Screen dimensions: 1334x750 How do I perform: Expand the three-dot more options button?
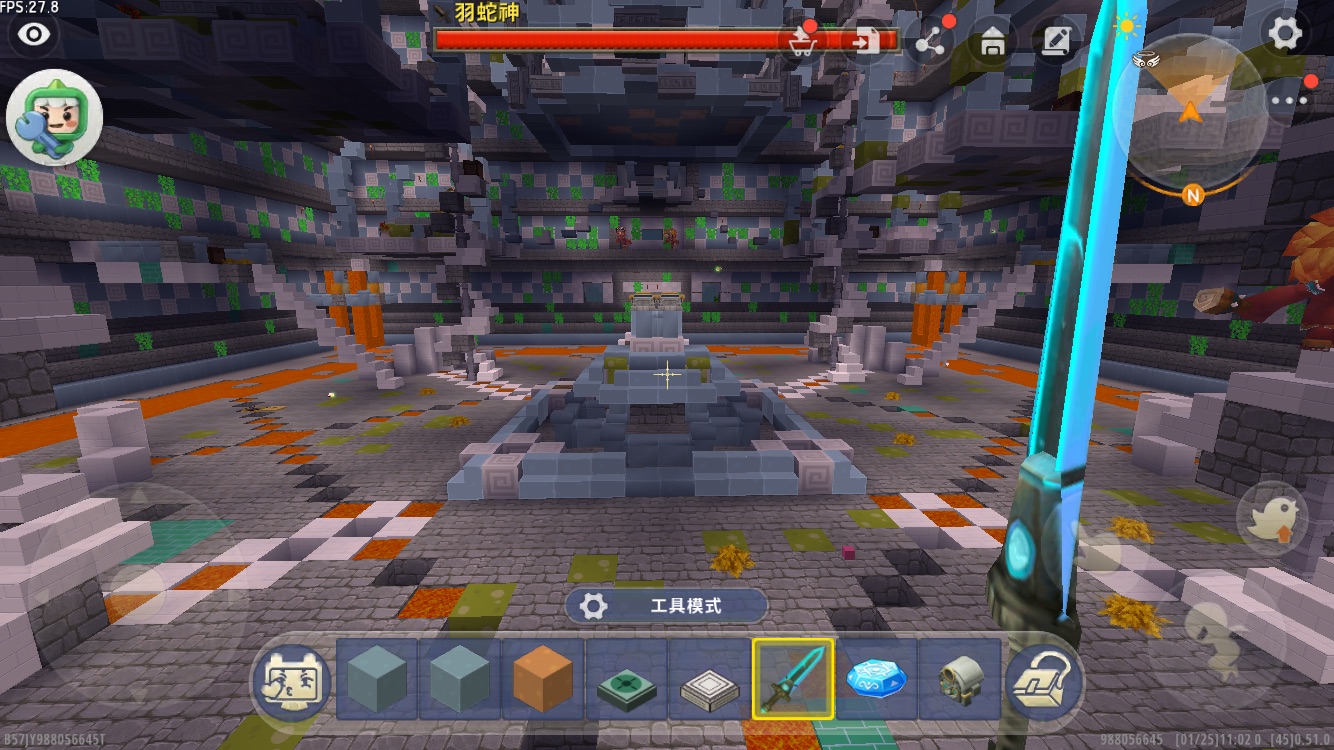tap(1288, 99)
